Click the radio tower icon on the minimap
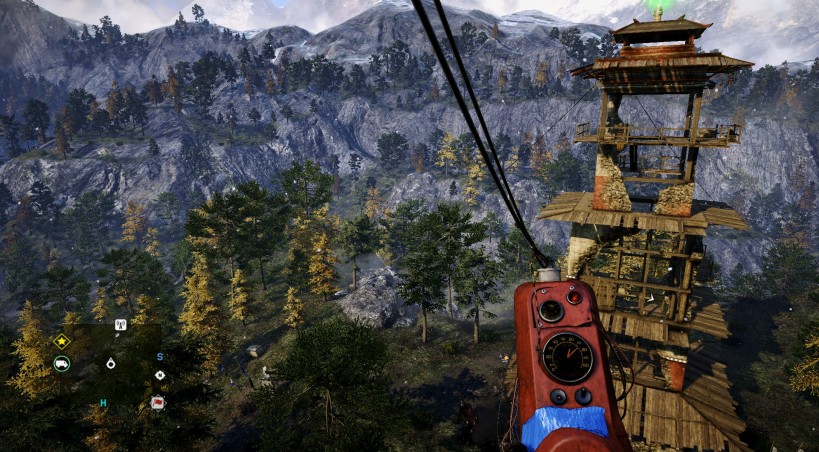 click(x=120, y=324)
